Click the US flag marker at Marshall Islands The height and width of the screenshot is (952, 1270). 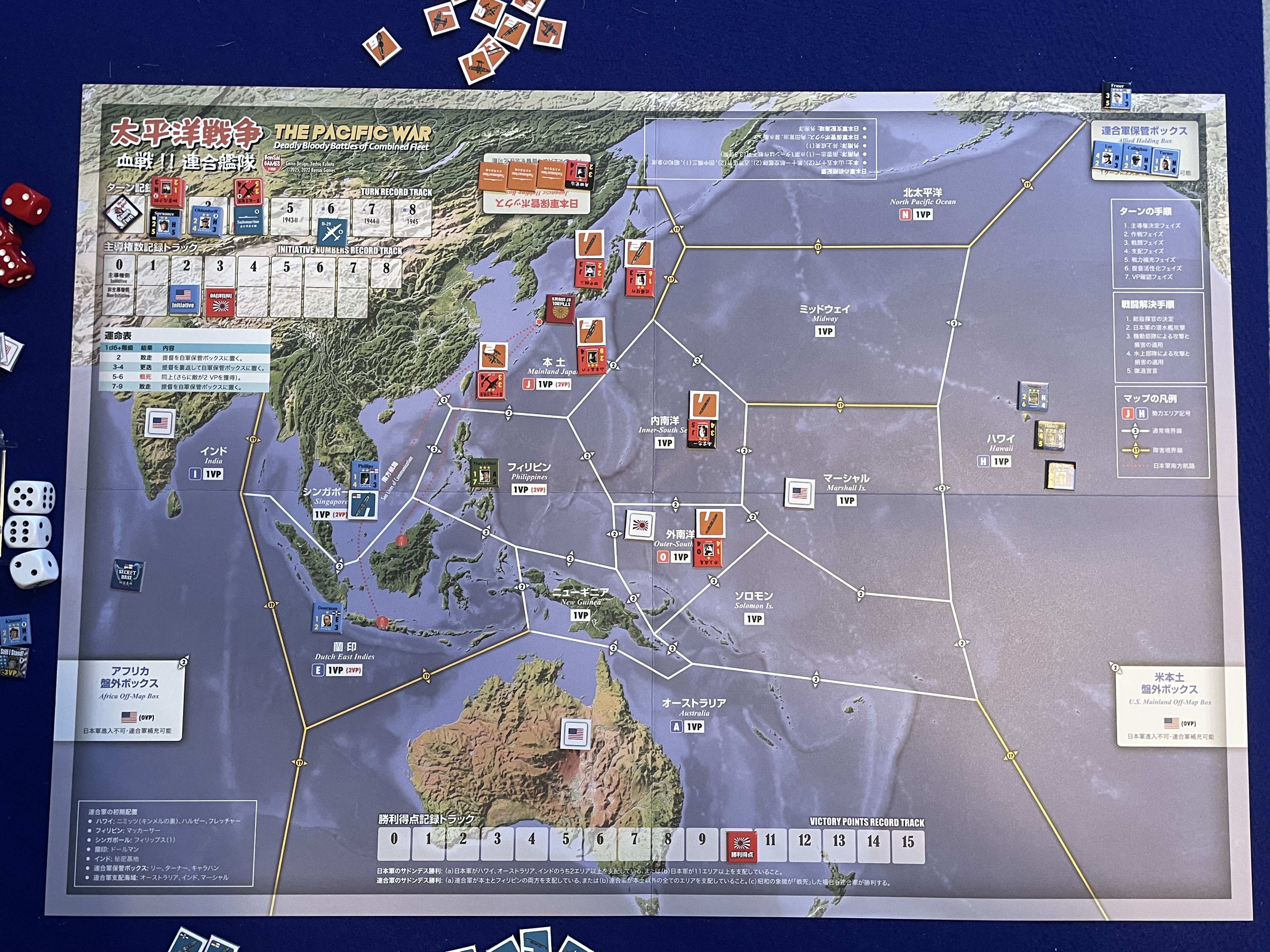click(x=799, y=493)
